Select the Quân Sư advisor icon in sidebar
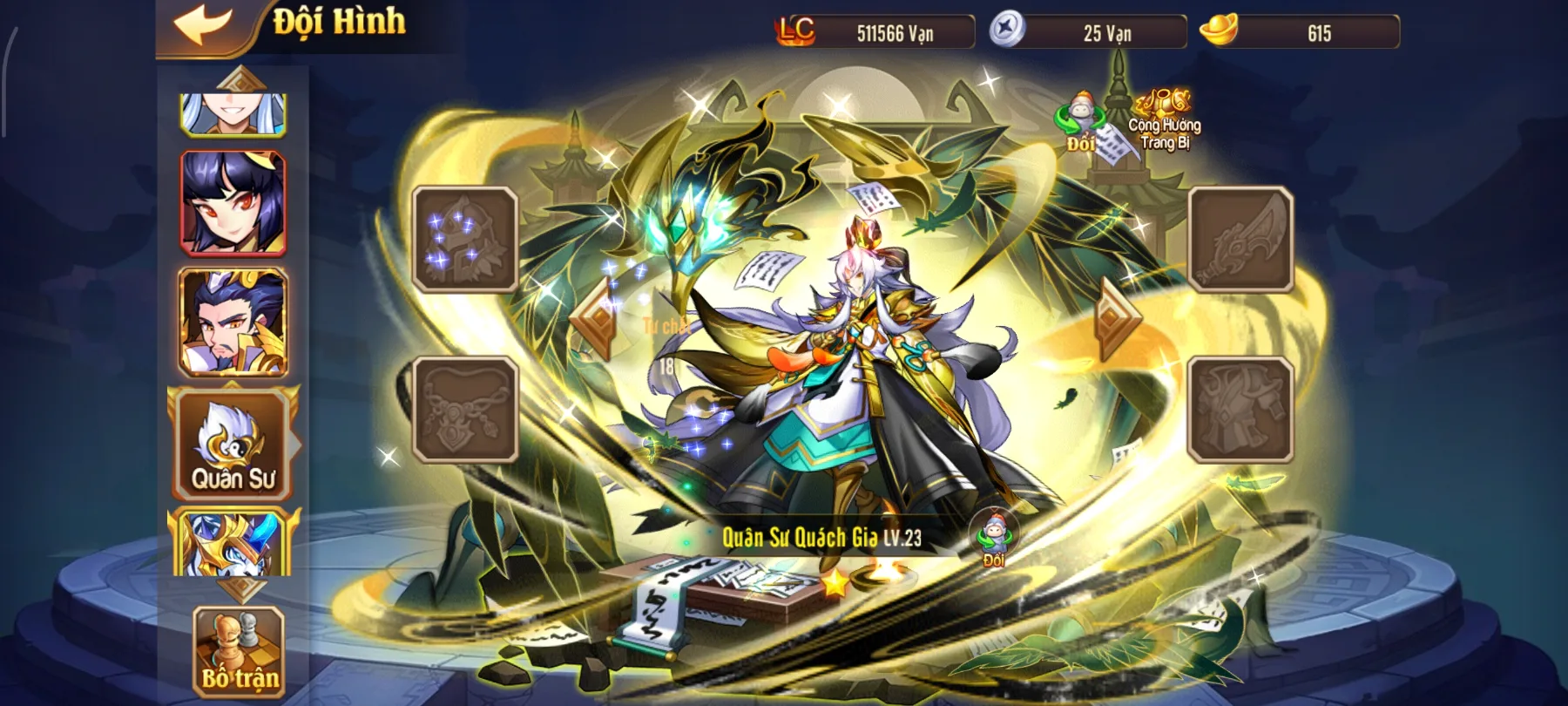 232,445
